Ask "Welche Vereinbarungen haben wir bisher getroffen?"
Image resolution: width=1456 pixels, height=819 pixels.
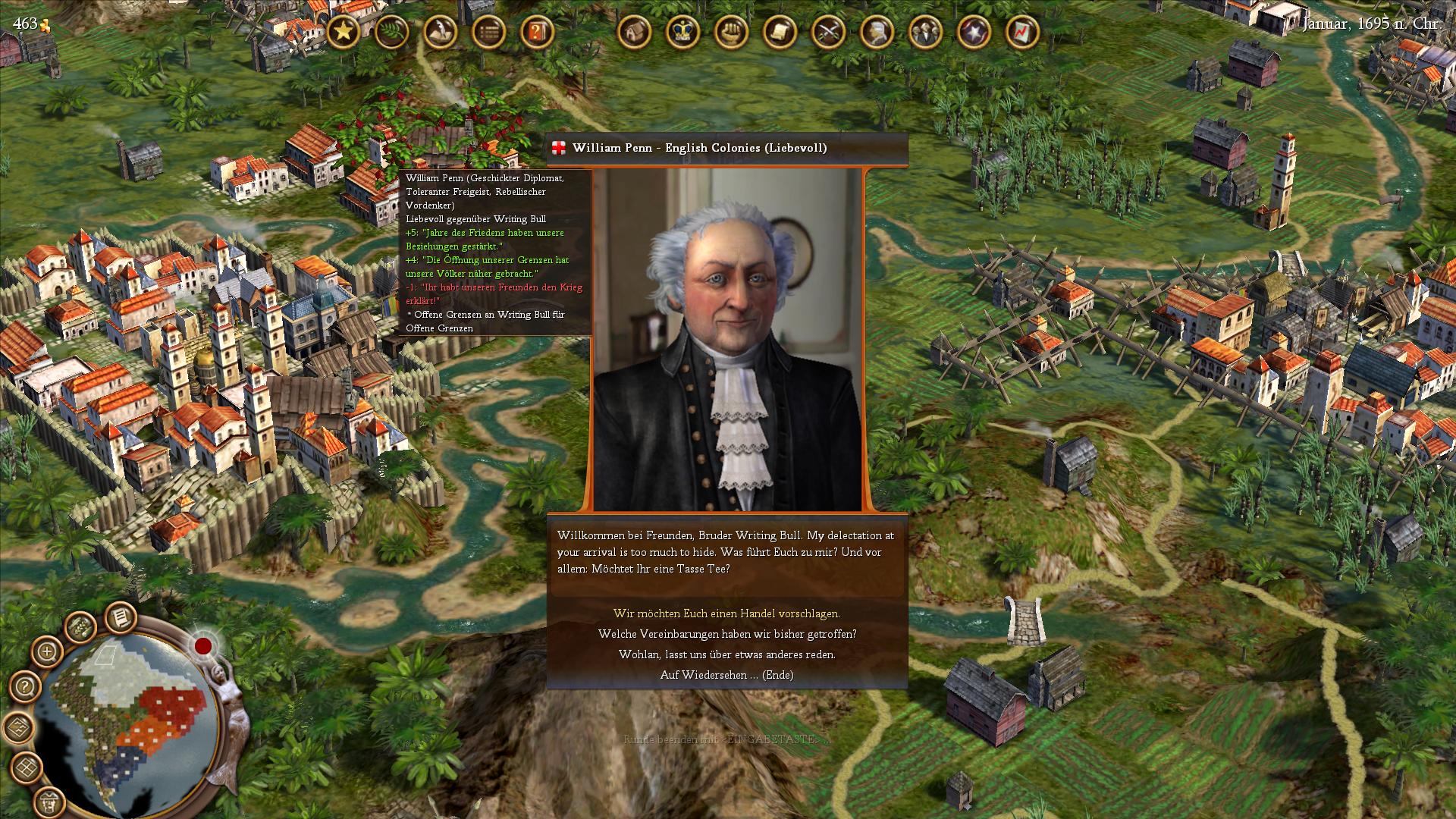(x=726, y=634)
